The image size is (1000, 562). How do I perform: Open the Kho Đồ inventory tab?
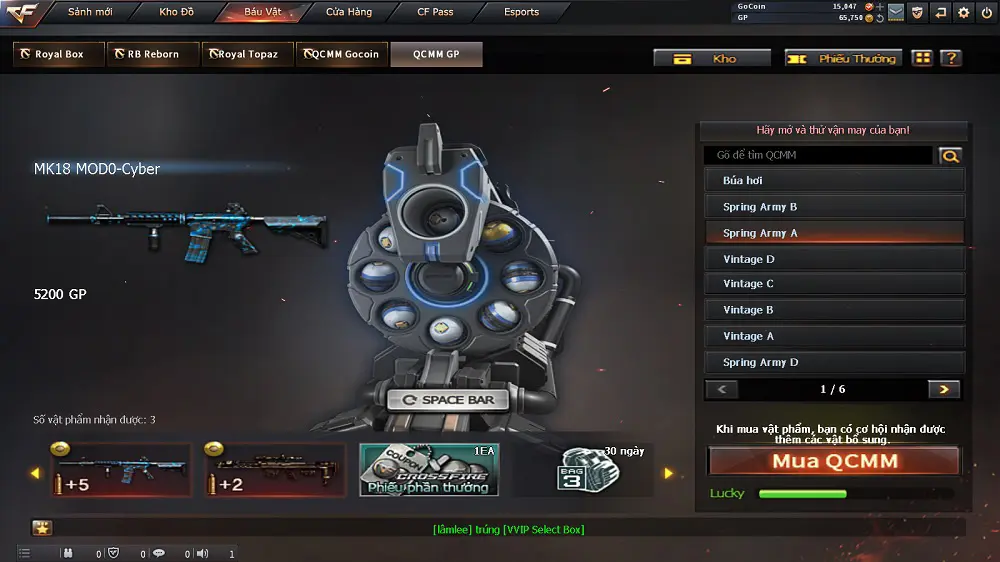pyautogui.click(x=176, y=12)
